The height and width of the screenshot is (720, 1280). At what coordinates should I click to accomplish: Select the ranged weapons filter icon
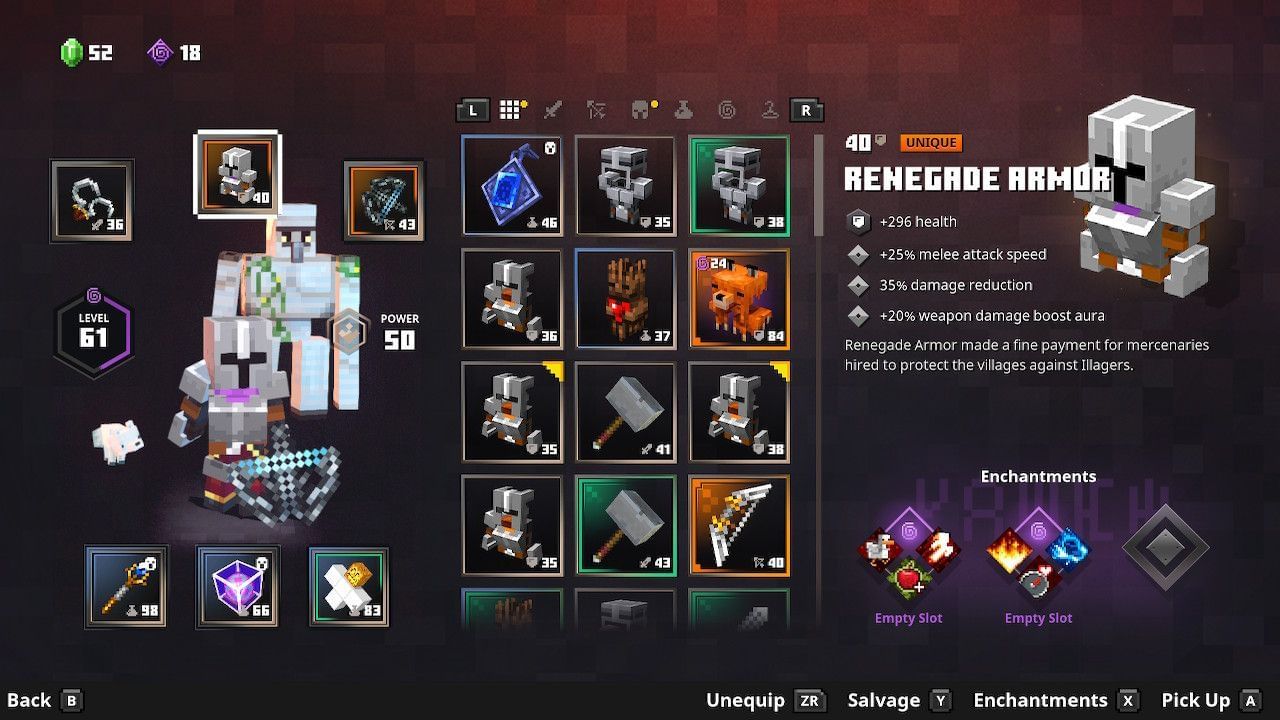tap(597, 110)
